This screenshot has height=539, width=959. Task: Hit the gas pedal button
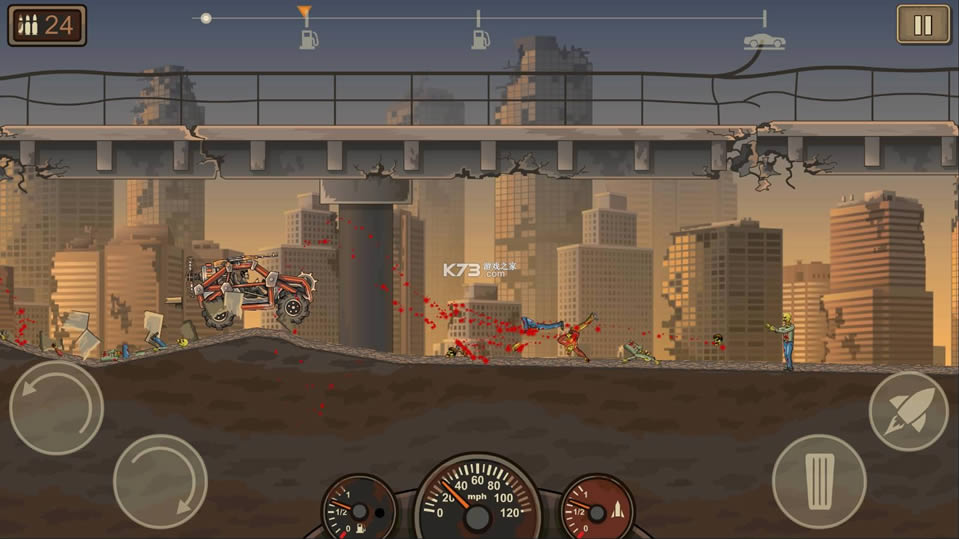(819, 481)
